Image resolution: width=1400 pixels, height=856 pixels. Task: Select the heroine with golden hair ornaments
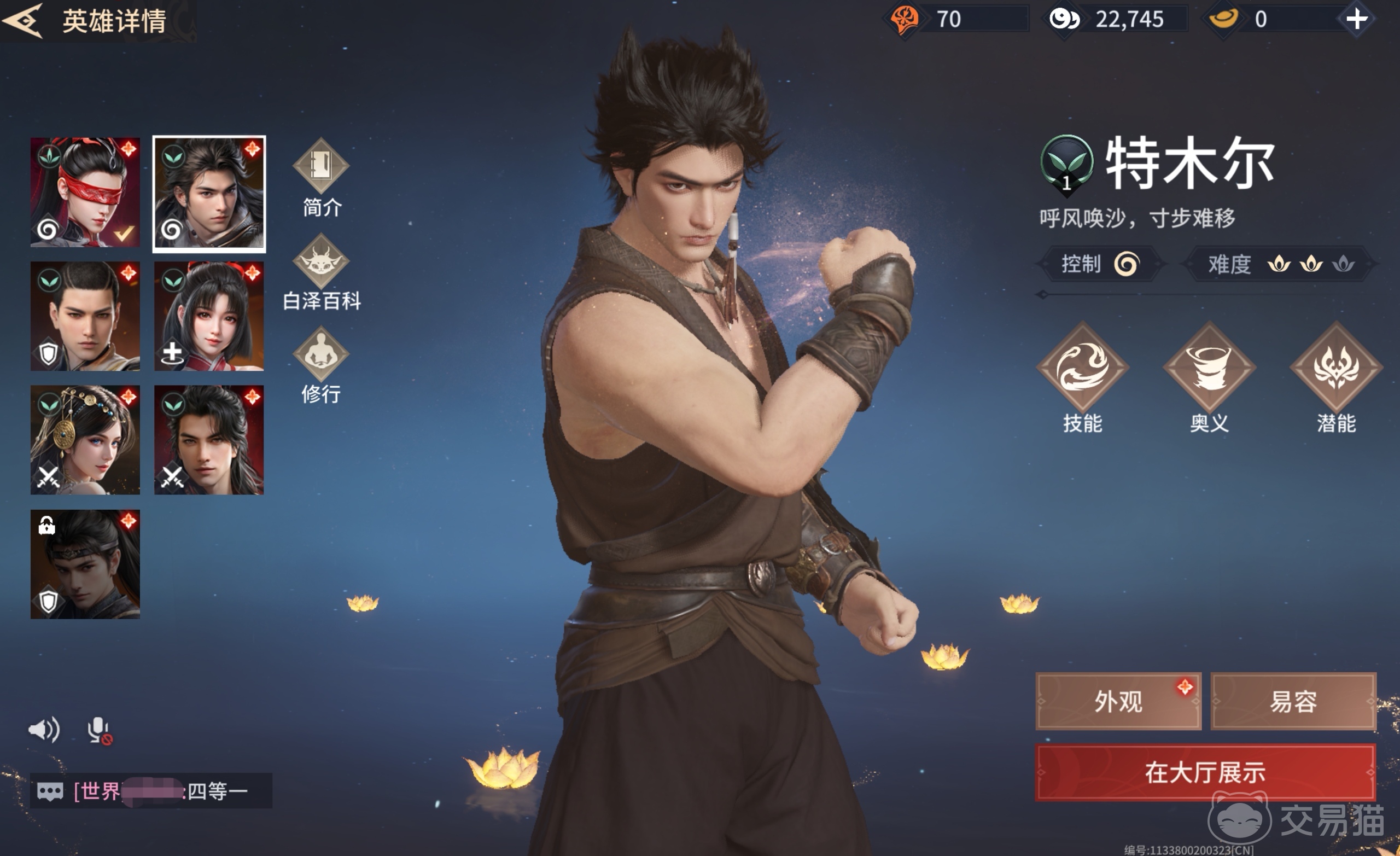point(85,440)
